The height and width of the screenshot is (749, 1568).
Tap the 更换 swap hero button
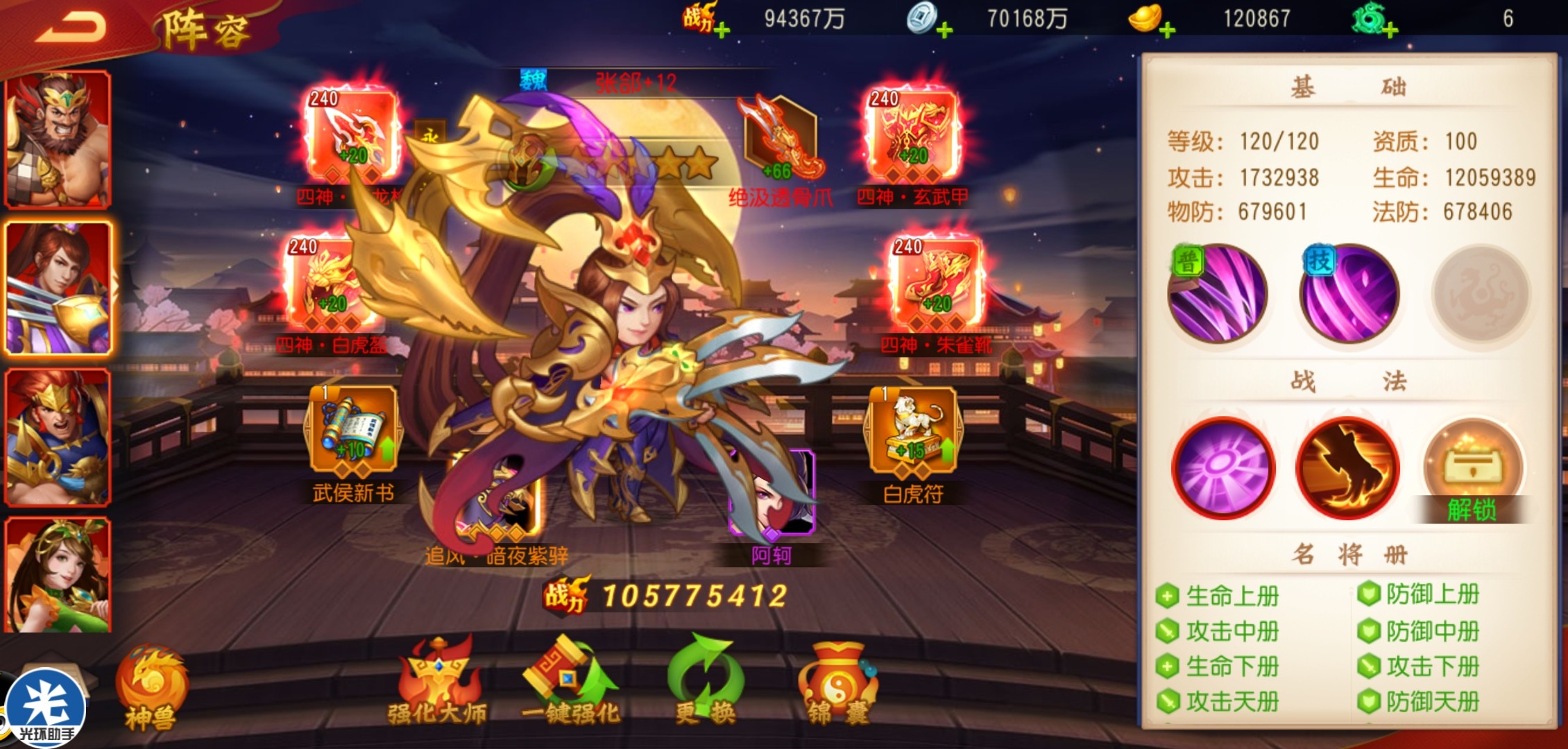pyautogui.click(x=705, y=683)
